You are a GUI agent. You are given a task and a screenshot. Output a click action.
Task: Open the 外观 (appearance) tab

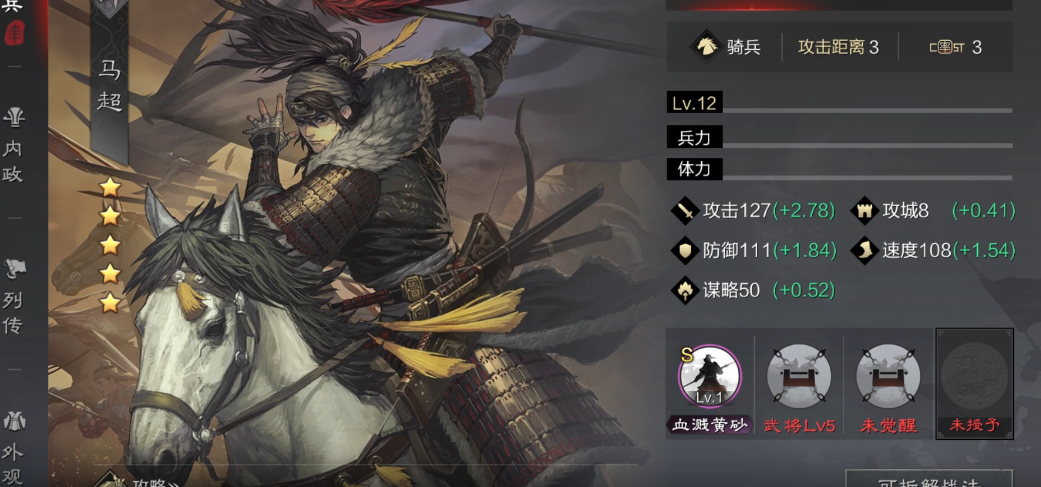[14, 448]
